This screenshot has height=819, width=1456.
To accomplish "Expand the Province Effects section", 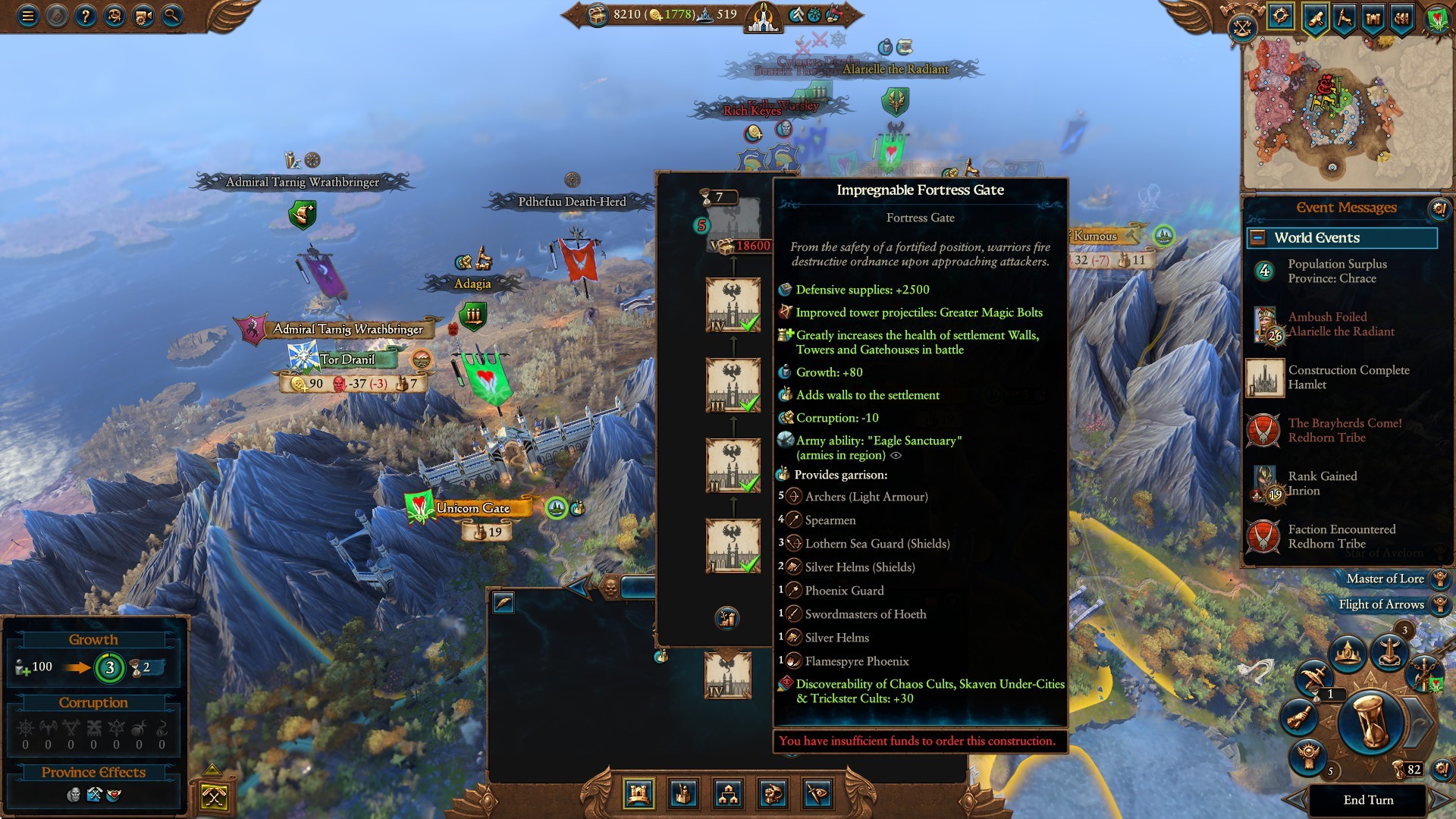I will point(94,773).
